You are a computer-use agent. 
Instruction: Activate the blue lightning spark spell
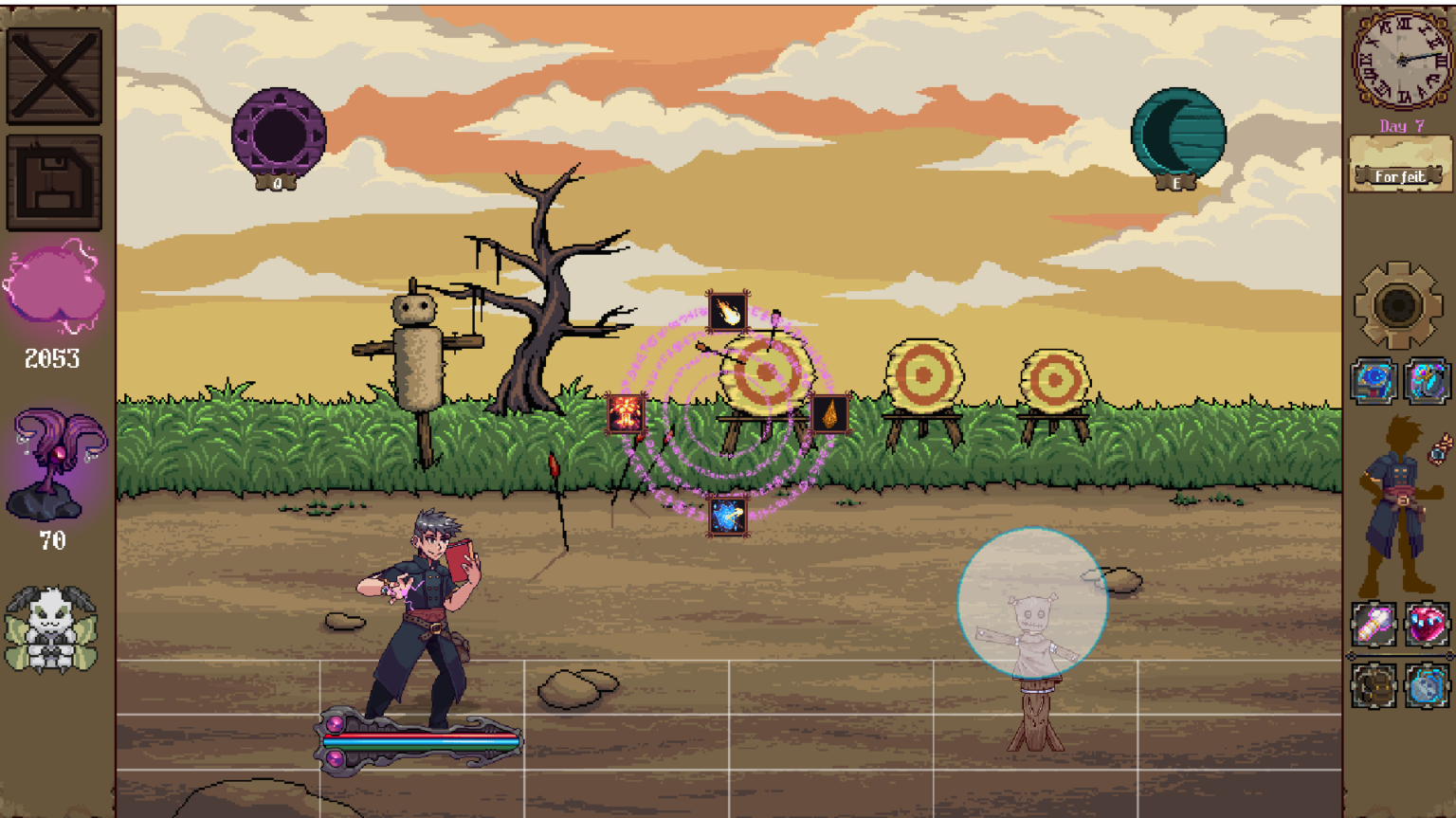pyautogui.click(x=727, y=517)
